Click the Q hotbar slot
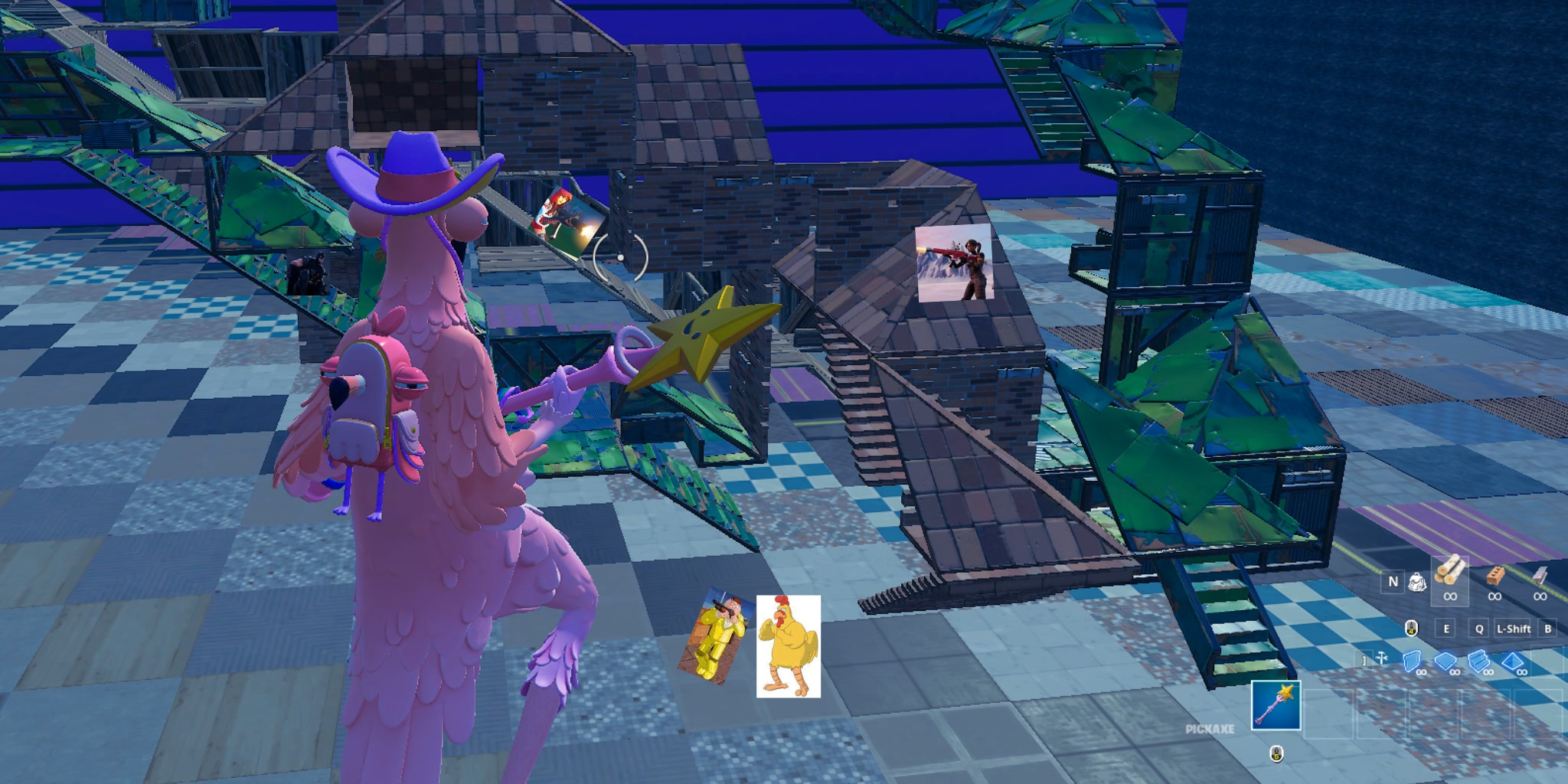This screenshot has width=1568, height=784. point(1479,629)
